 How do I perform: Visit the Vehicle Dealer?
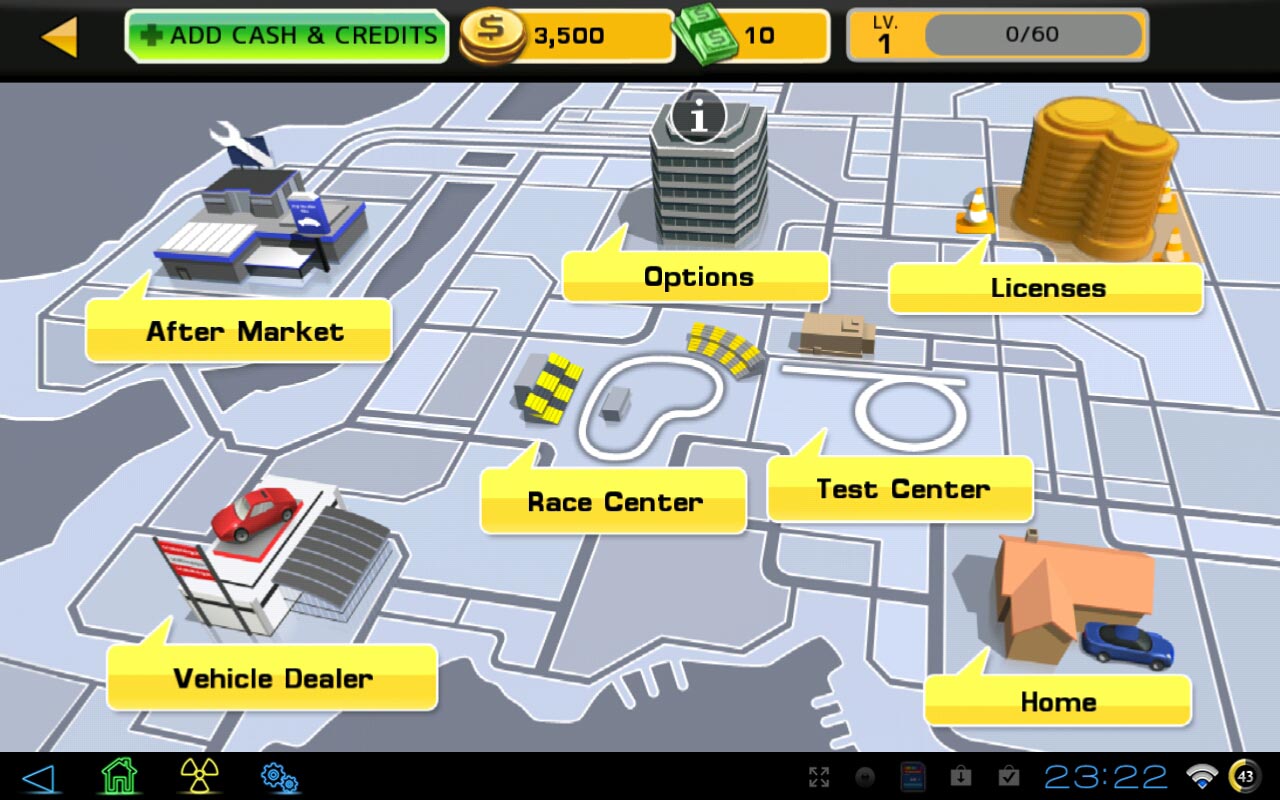272,678
